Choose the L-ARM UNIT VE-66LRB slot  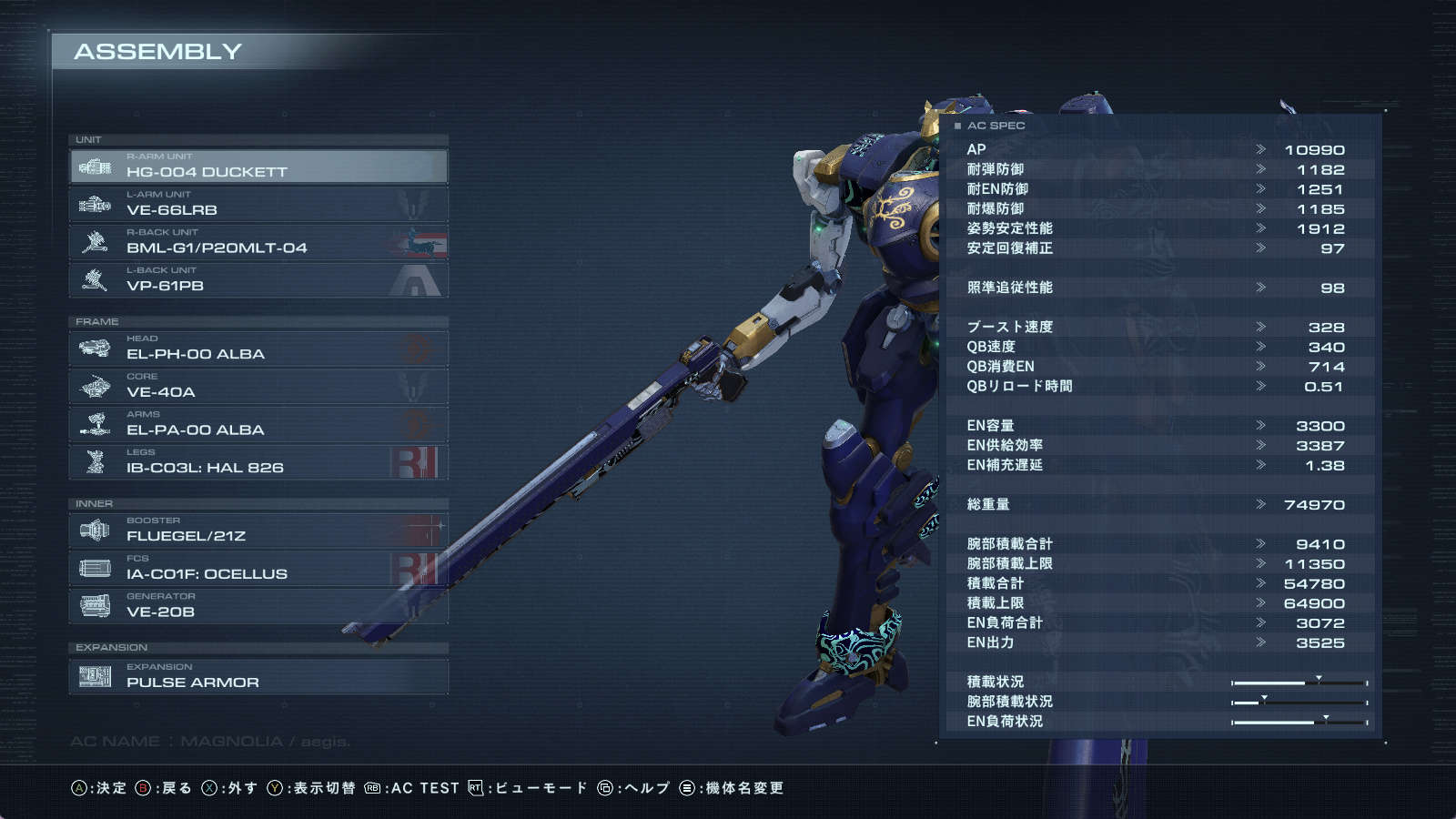coord(258,205)
